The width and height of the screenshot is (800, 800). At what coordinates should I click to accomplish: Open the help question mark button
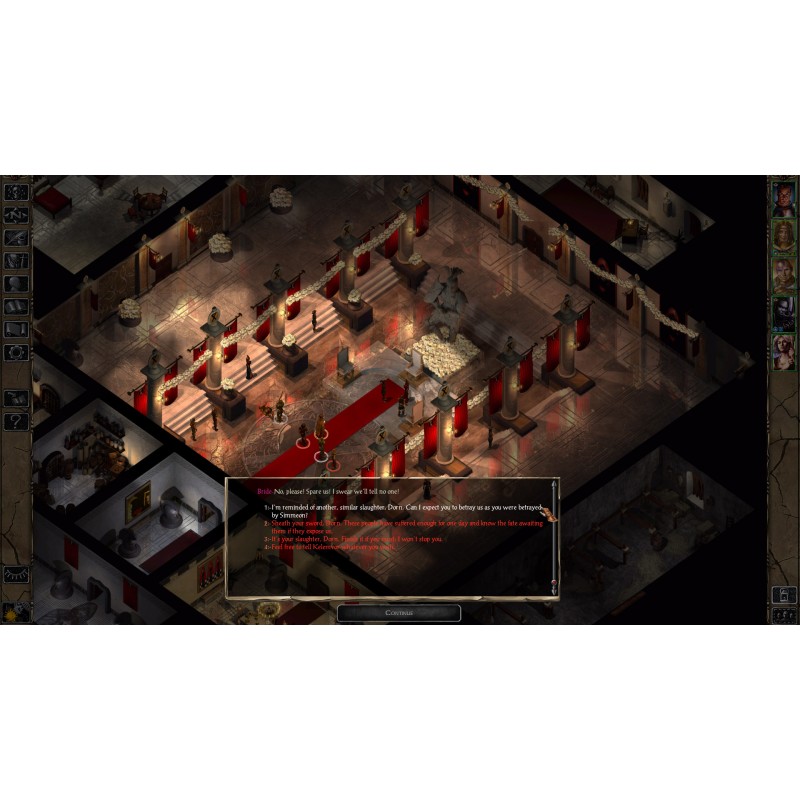click(x=16, y=421)
